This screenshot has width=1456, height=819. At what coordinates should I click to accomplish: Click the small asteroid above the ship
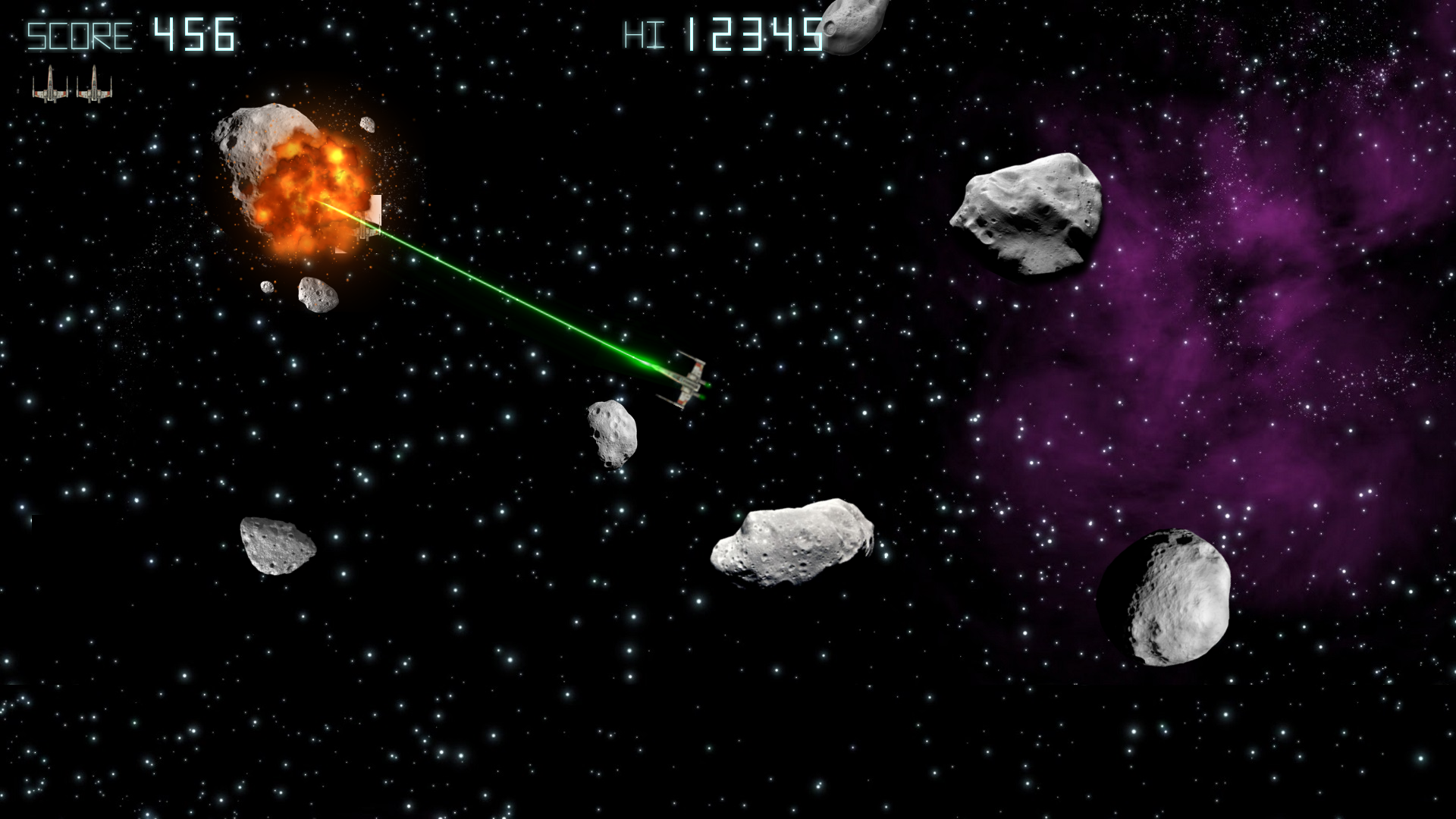[610, 432]
